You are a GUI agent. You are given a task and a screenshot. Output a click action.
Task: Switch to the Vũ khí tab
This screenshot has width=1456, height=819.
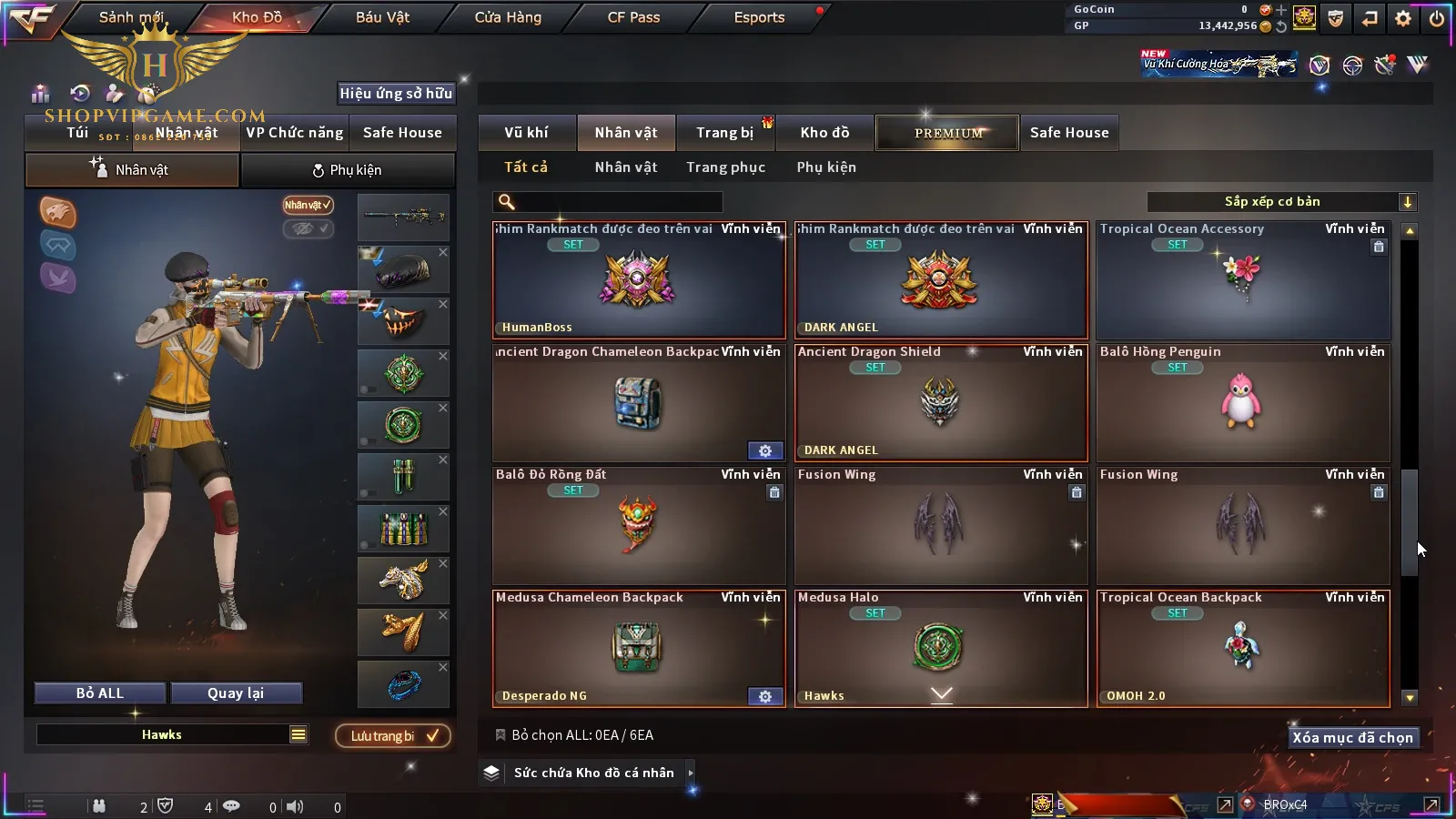526,133
